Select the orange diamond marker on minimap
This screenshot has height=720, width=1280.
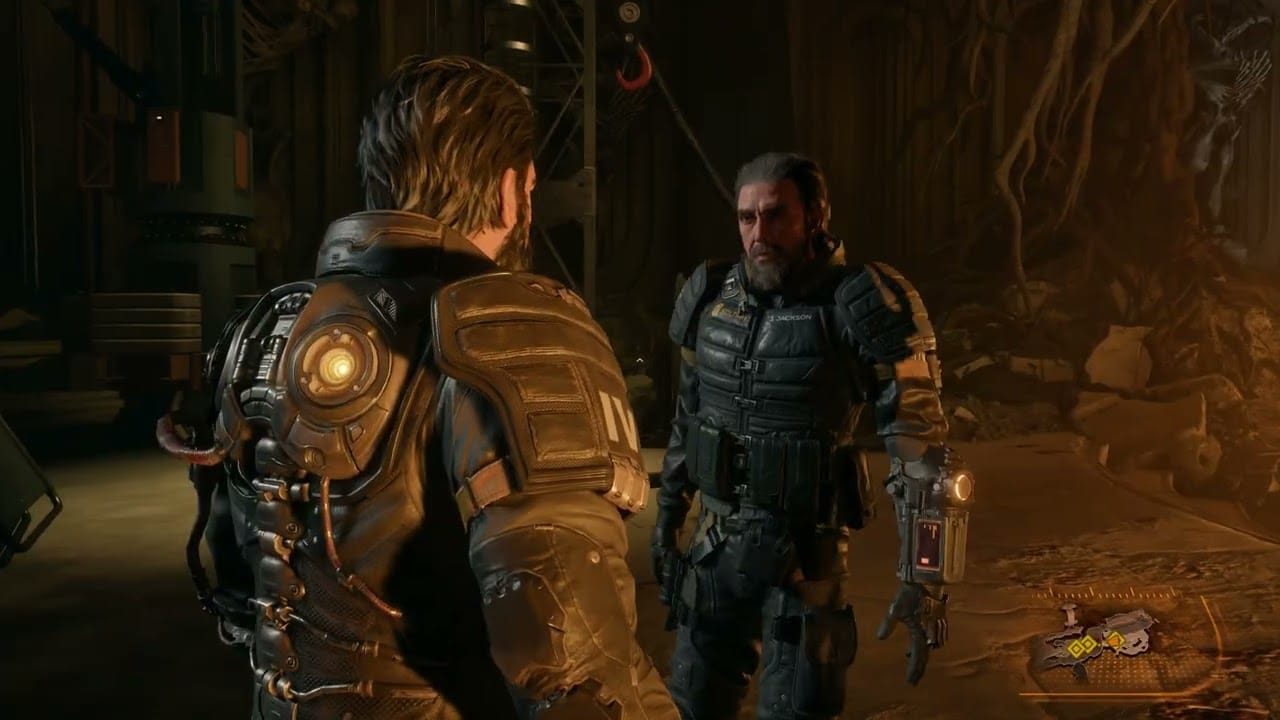1116,639
